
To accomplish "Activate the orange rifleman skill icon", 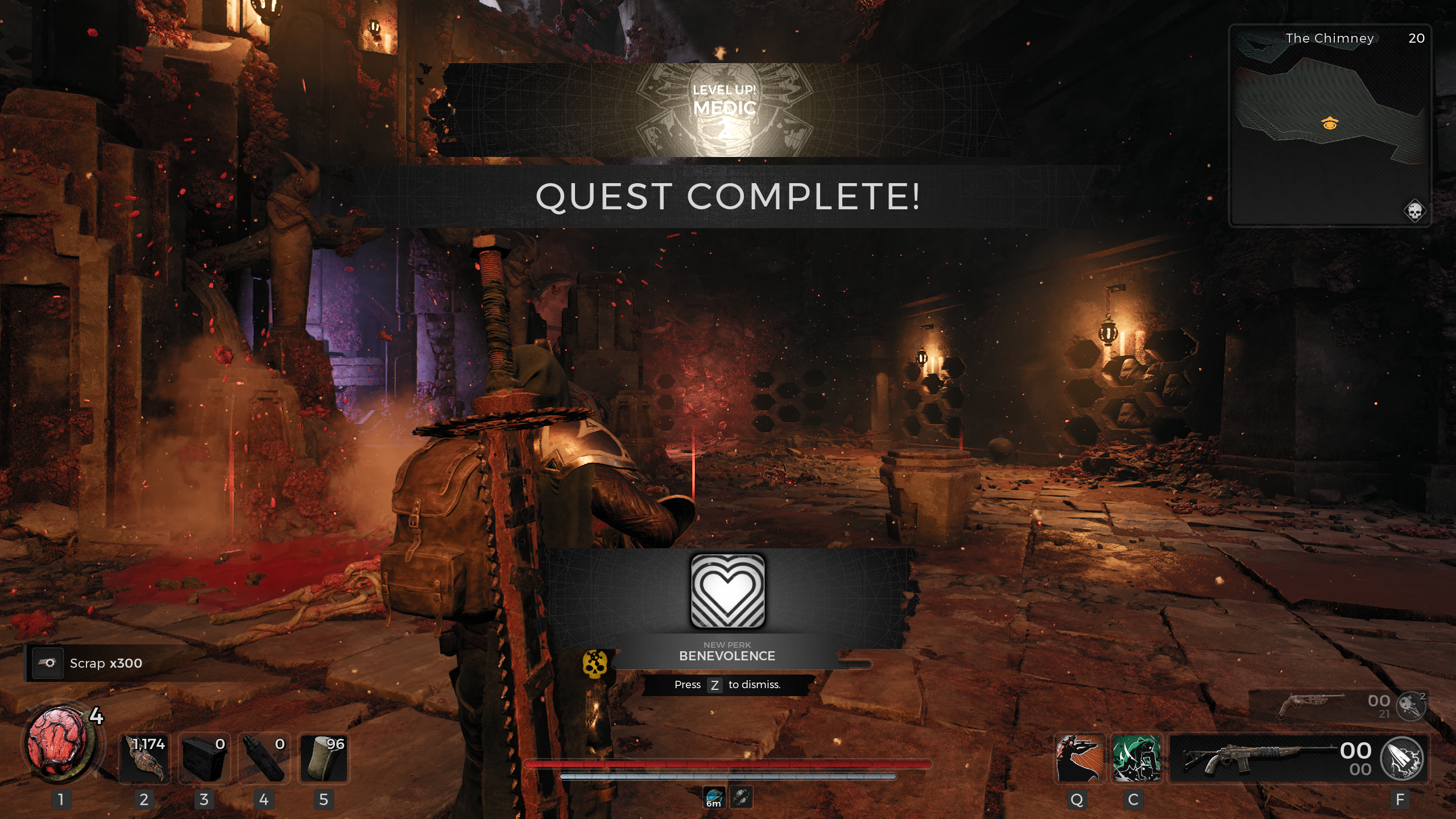I will point(1079,758).
